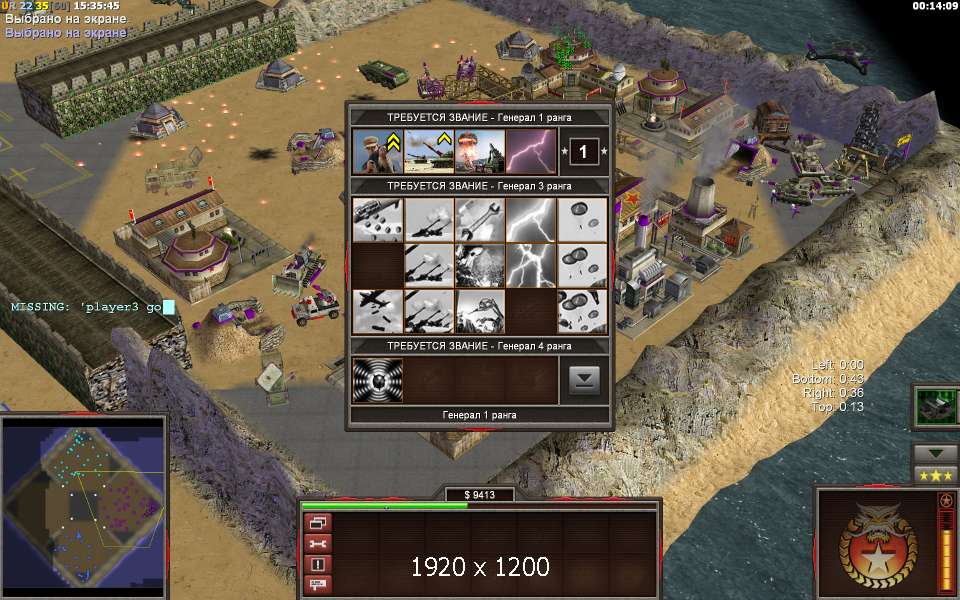Select the bomber plane dropping bombs power
960x600 pixels.
[377, 311]
